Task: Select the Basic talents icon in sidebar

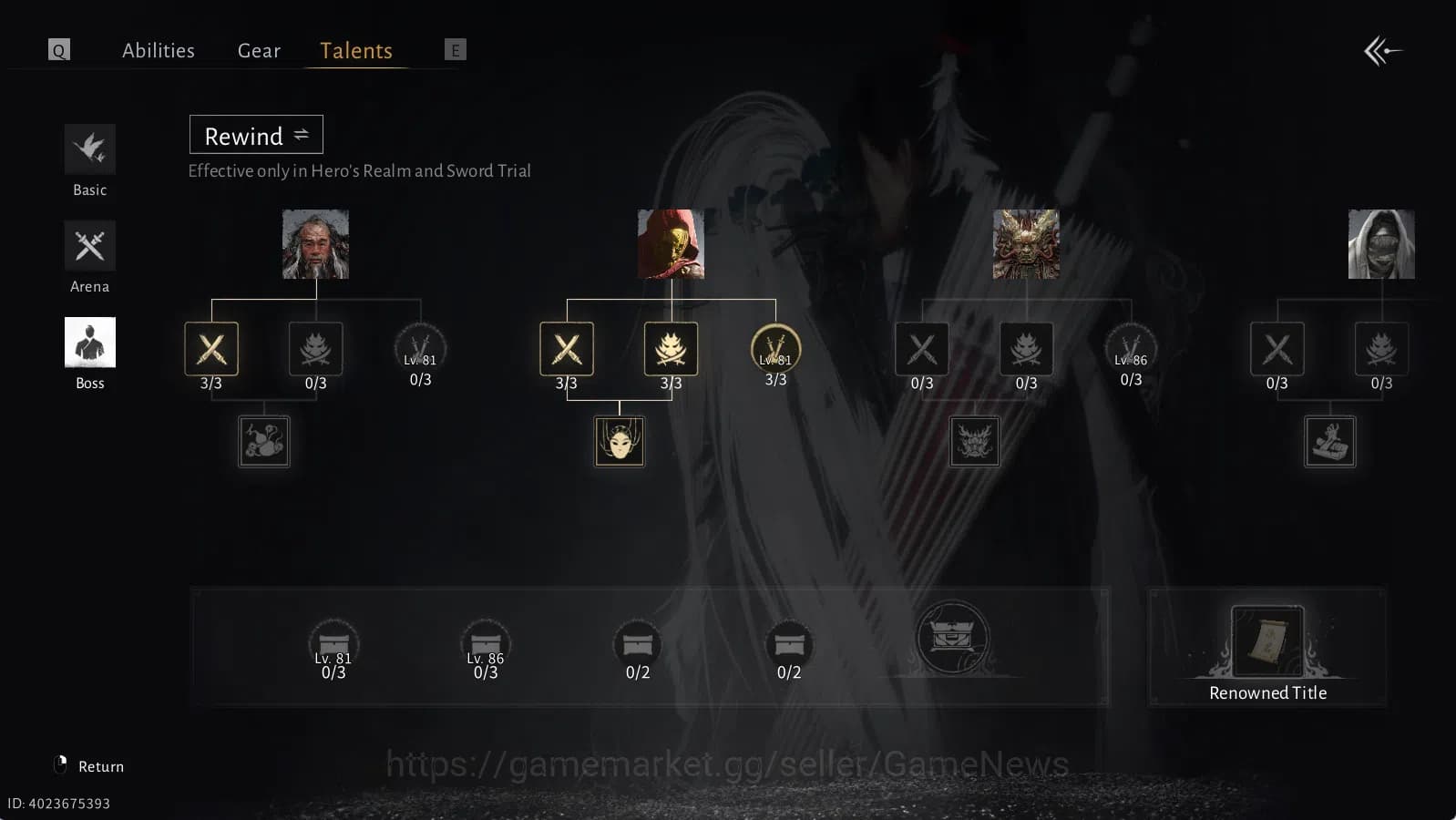Action: tap(88, 149)
